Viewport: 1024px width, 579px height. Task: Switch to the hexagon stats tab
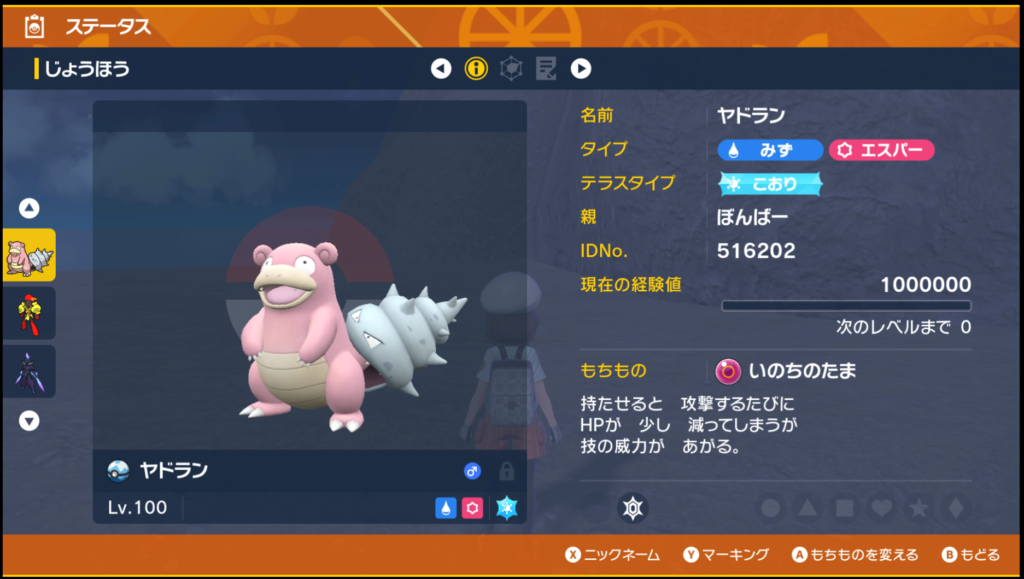click(x=511, y=69)
